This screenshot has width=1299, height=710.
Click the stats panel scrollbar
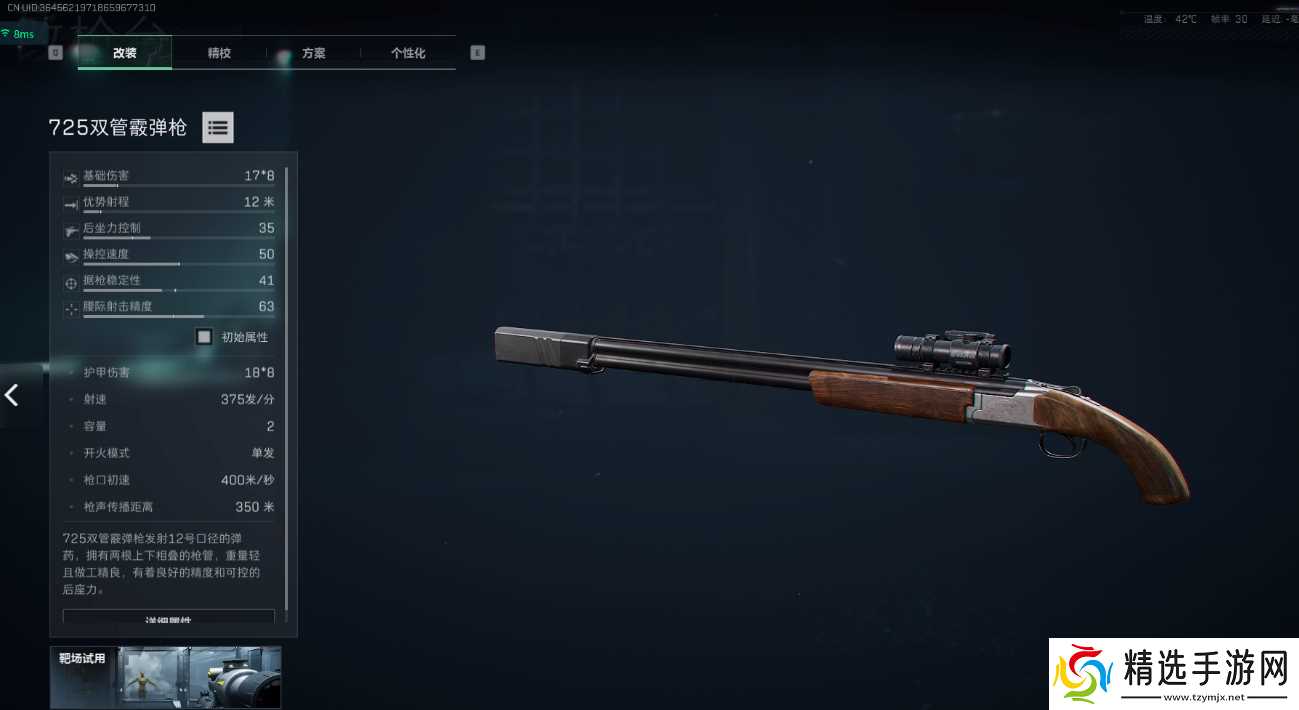pos(287,390)
